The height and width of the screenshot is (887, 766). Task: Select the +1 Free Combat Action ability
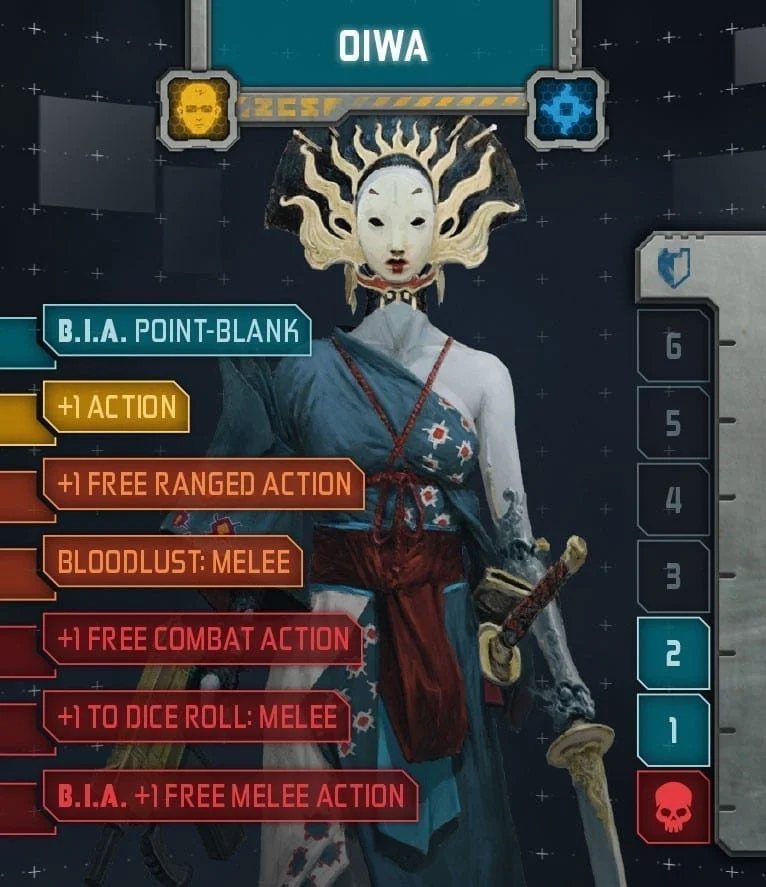click(203, 640)
